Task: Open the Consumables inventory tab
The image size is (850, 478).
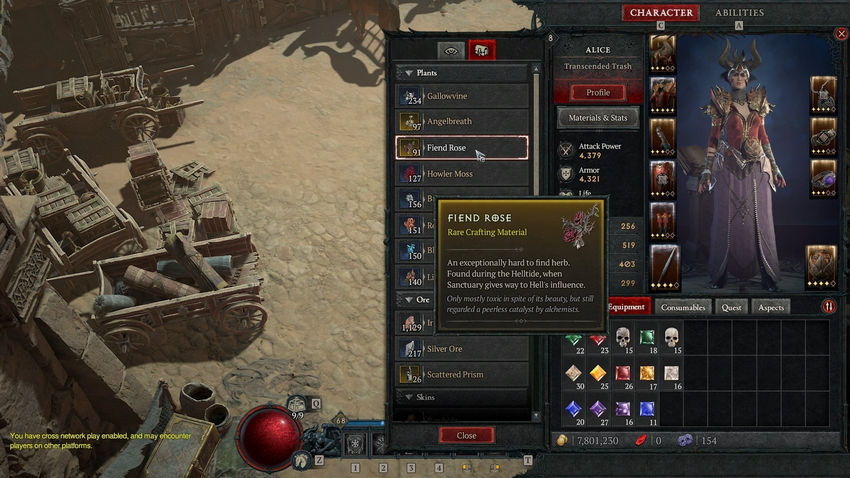Action: 685,307
